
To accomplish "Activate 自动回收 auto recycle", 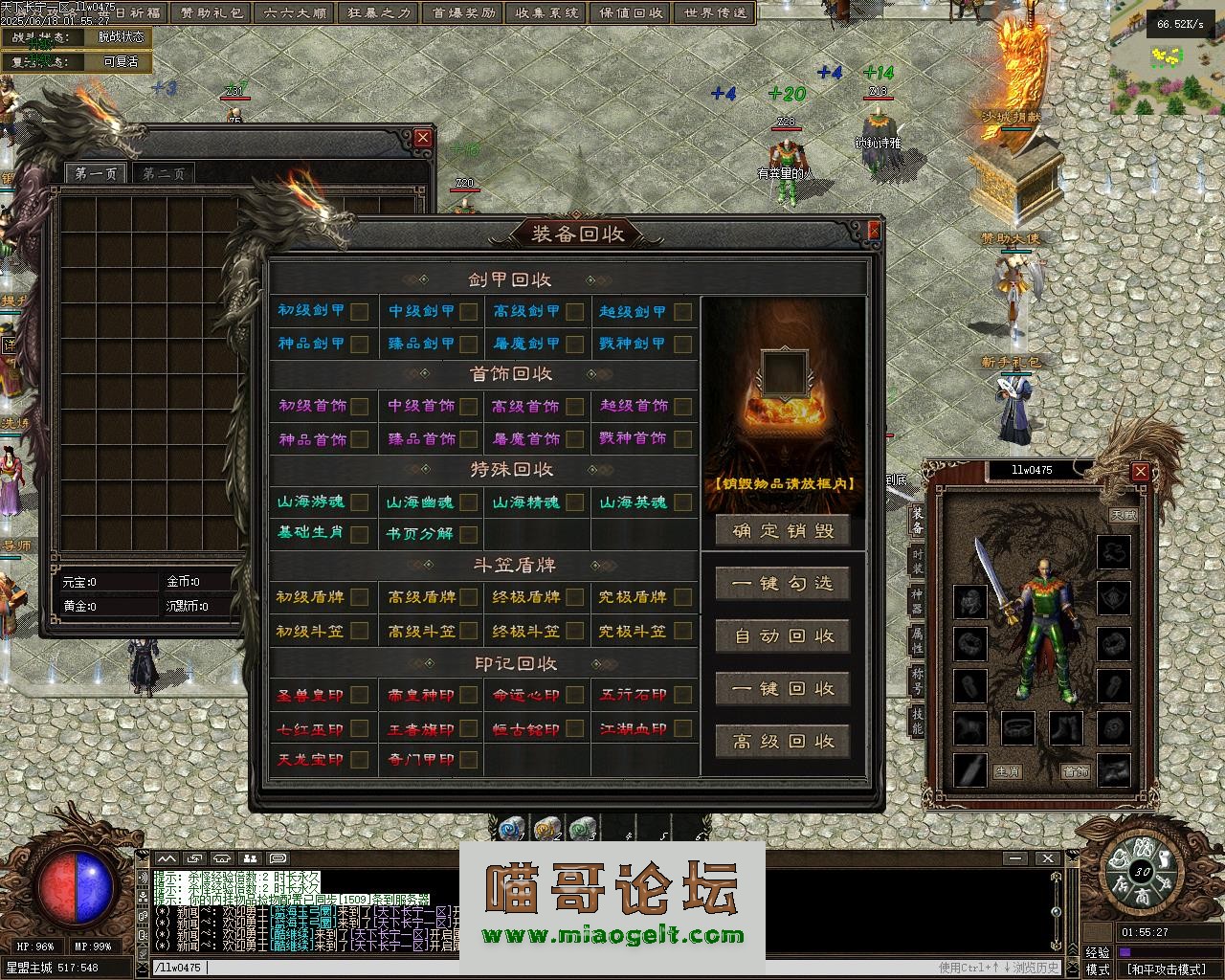I will (x=783, y=636).
